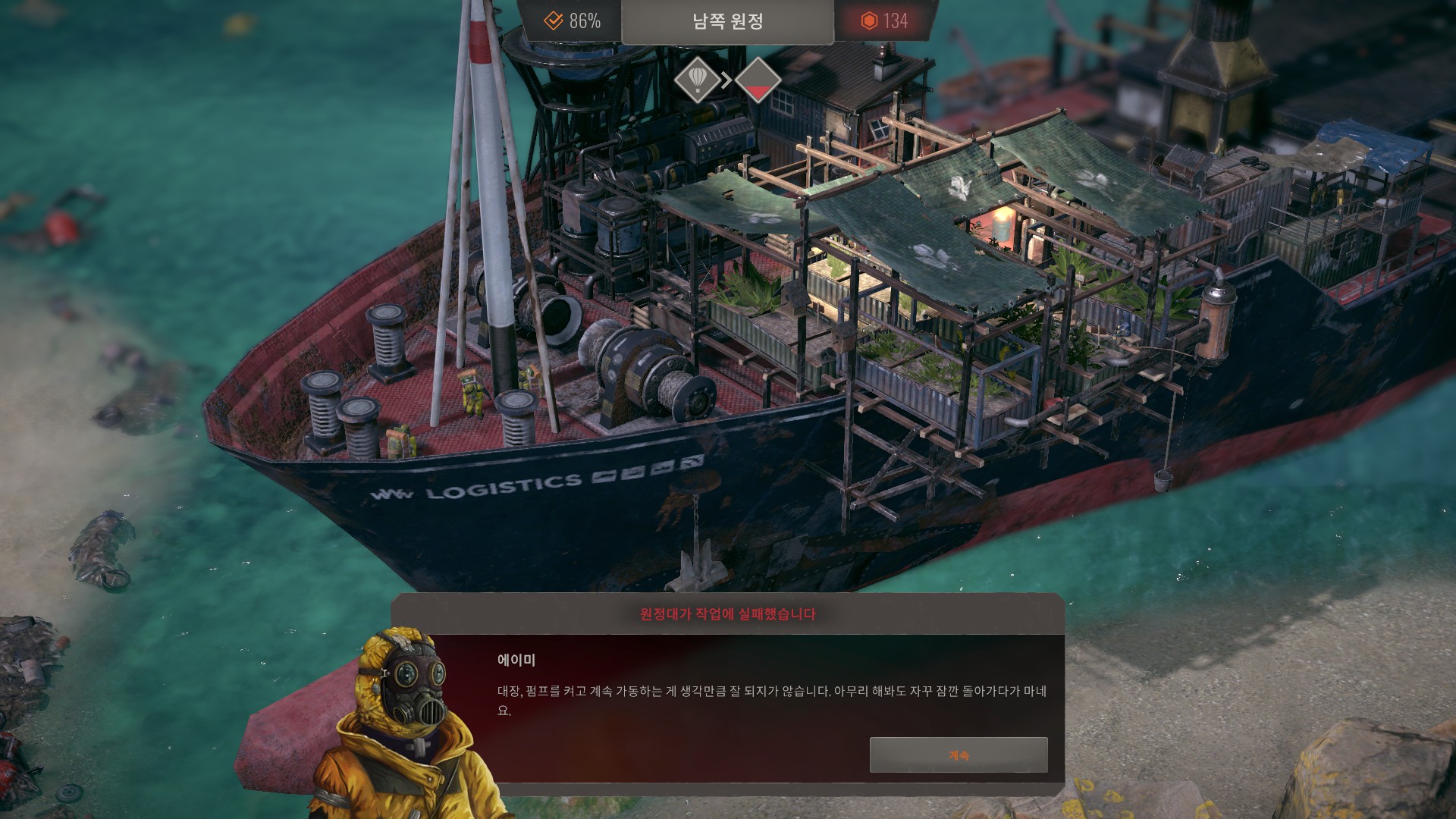
Task: Click the 계속 continue button
Action: pyautogui.click(x=959, y=755)
